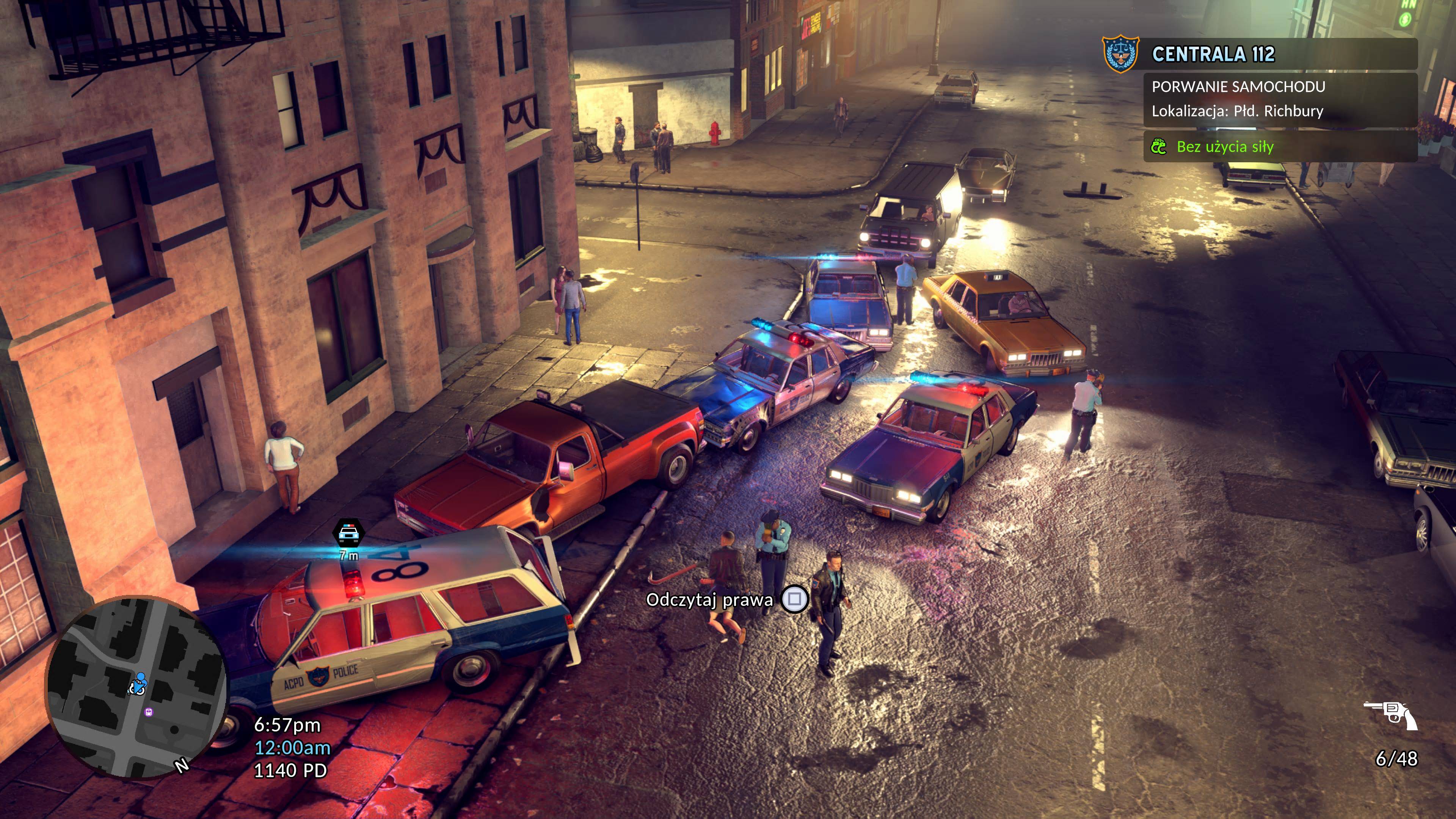The height and width of the screenshot is (819, 1456).
Task: Select the Porwanie Samochodu callout panel
Action: (1280, 99)
